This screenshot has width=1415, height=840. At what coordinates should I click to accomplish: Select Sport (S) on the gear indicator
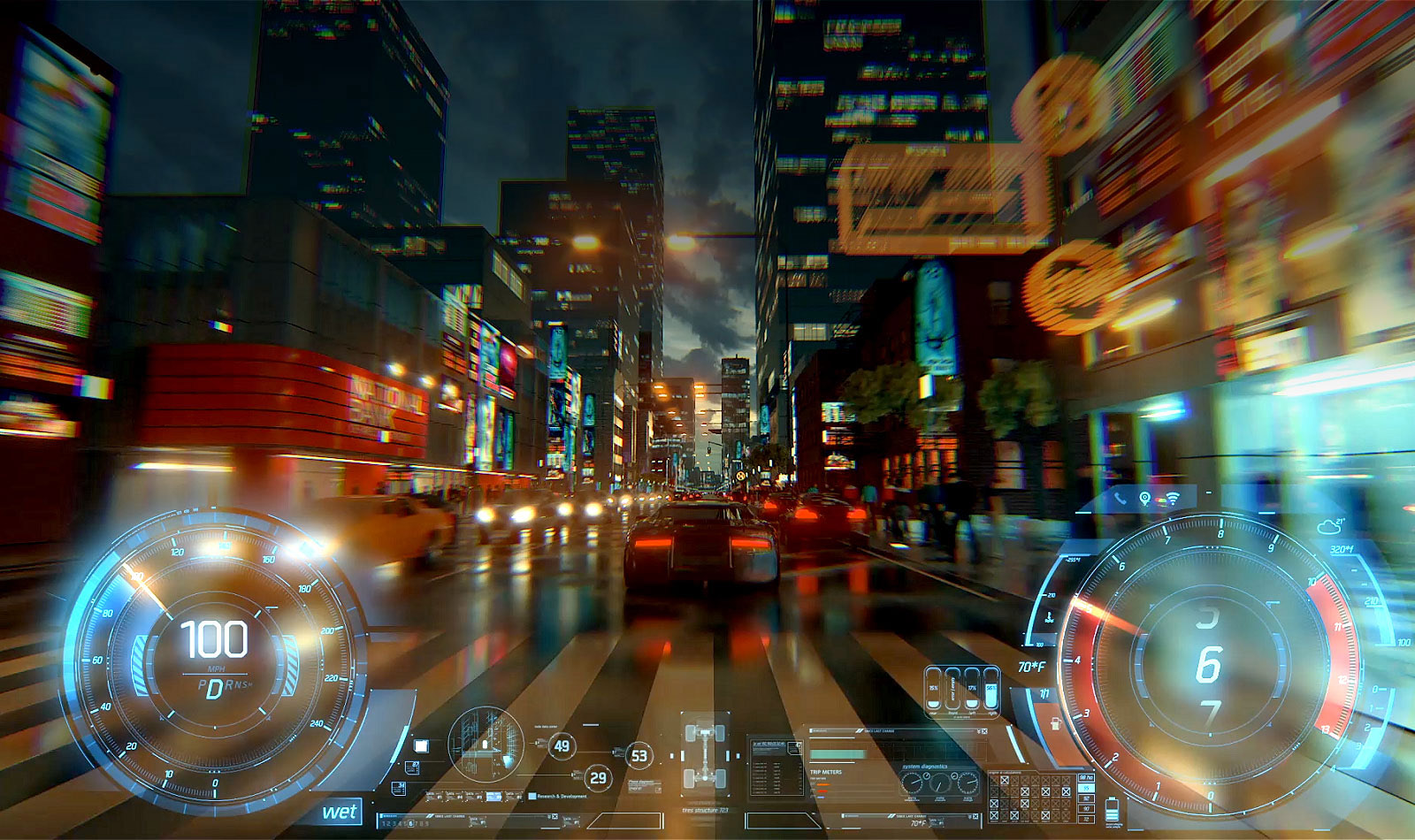[244, 685]
